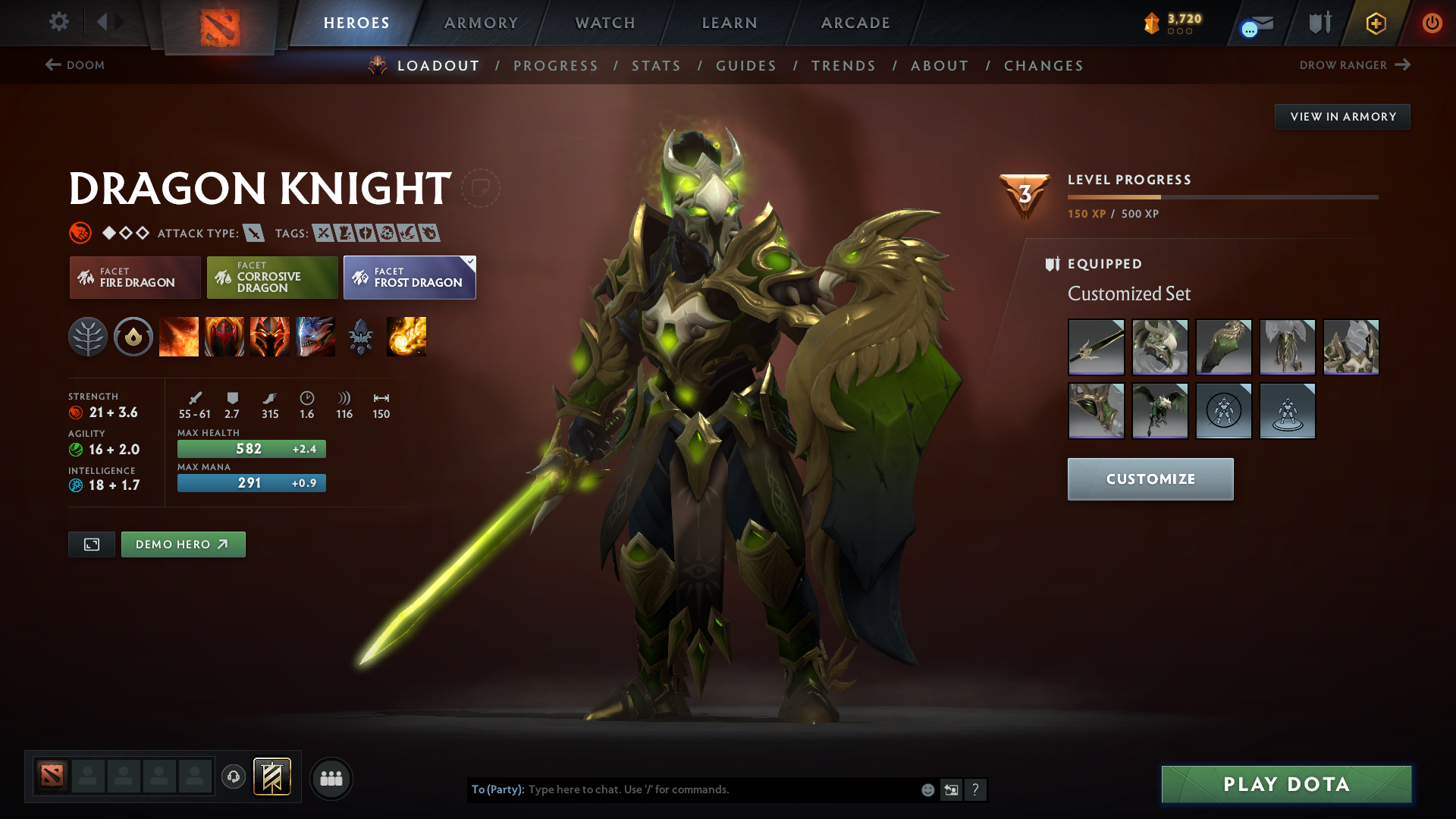Click the DEMO HERO button
Image resolution: width=1456 pixels, height=819 pixels.
click(x=183, y=544)
